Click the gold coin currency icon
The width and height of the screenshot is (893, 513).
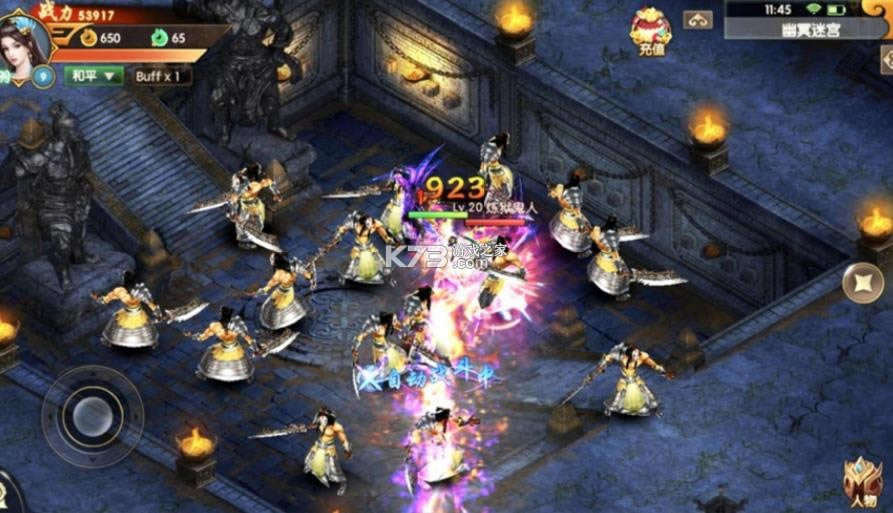[88, 38]
